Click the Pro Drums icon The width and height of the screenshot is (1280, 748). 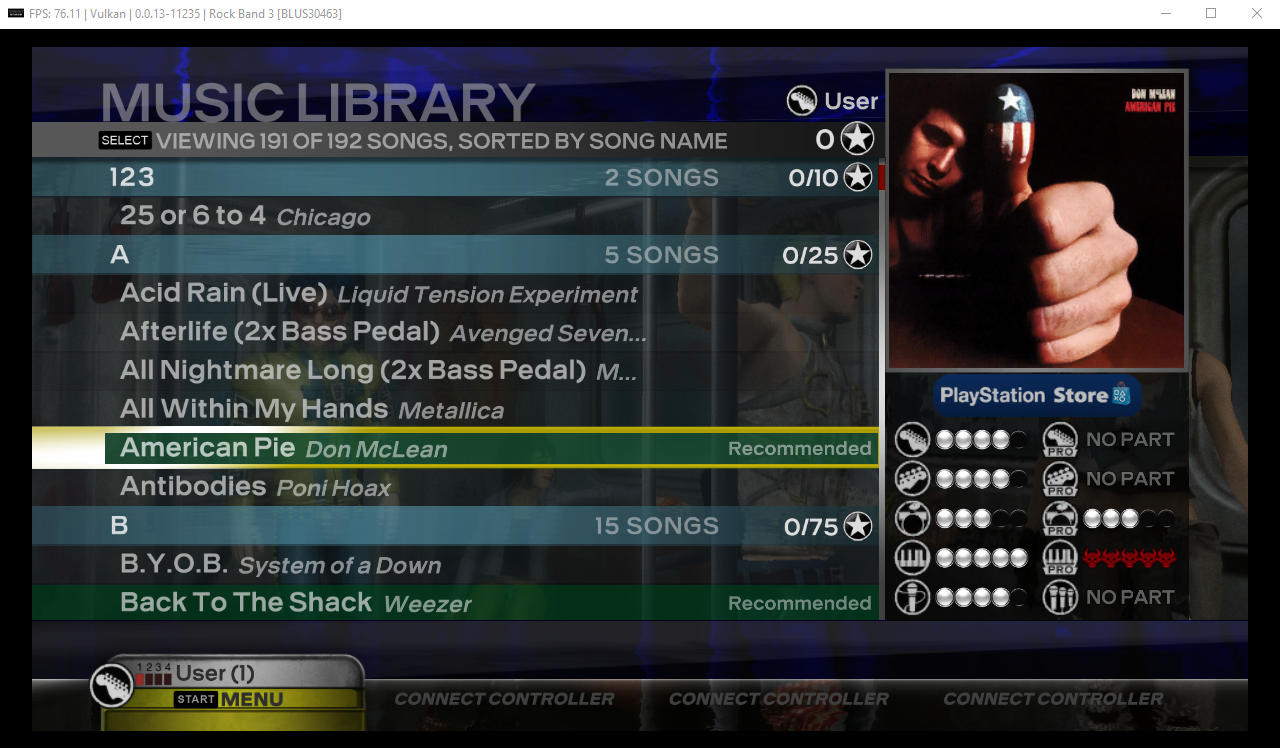(1060, 518)
